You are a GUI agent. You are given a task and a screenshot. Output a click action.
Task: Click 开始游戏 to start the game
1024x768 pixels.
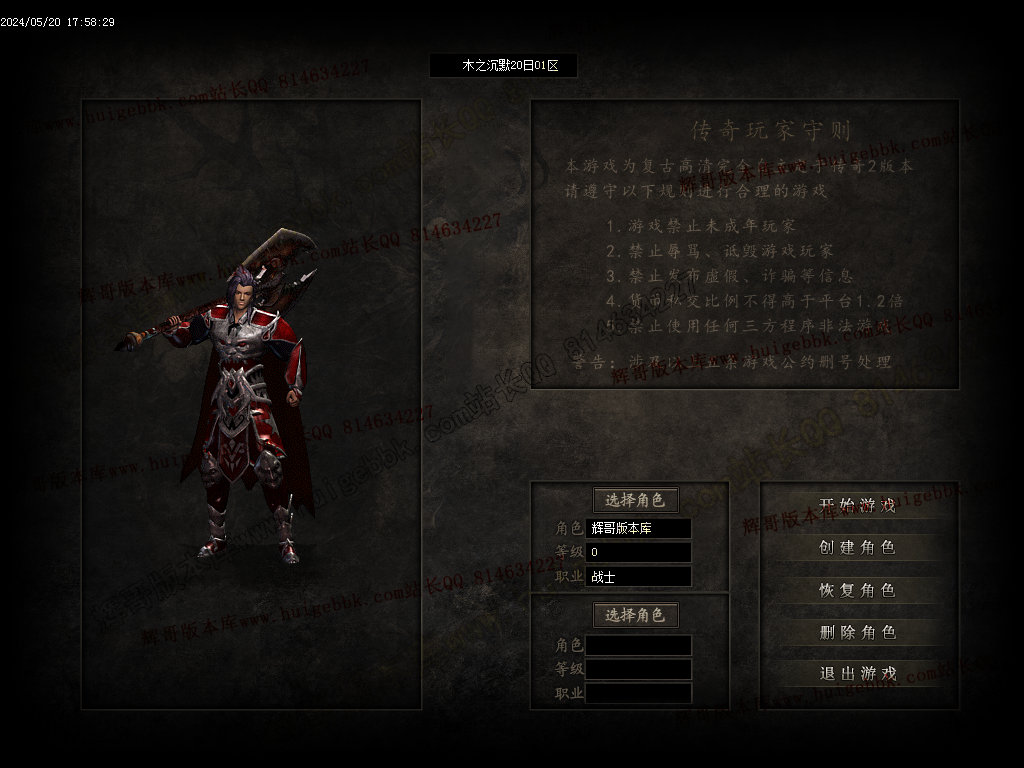(x=857, y=505)
